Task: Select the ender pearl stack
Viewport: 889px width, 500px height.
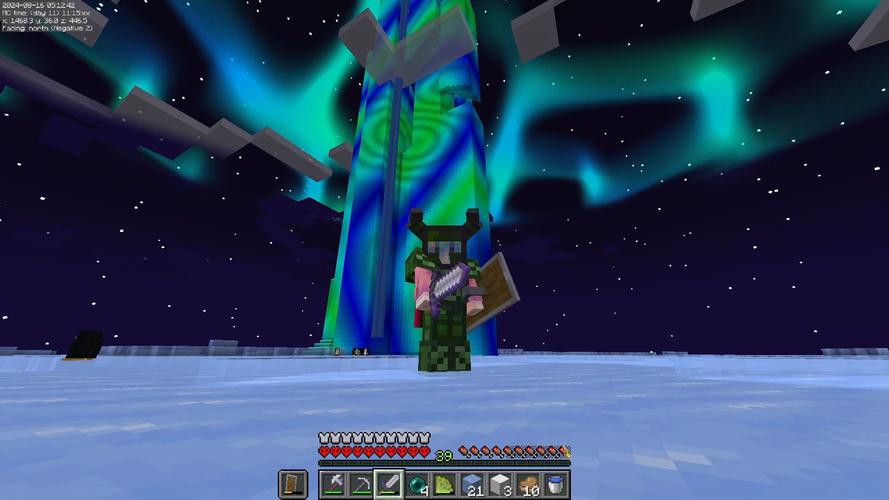Action: point(417,485)
